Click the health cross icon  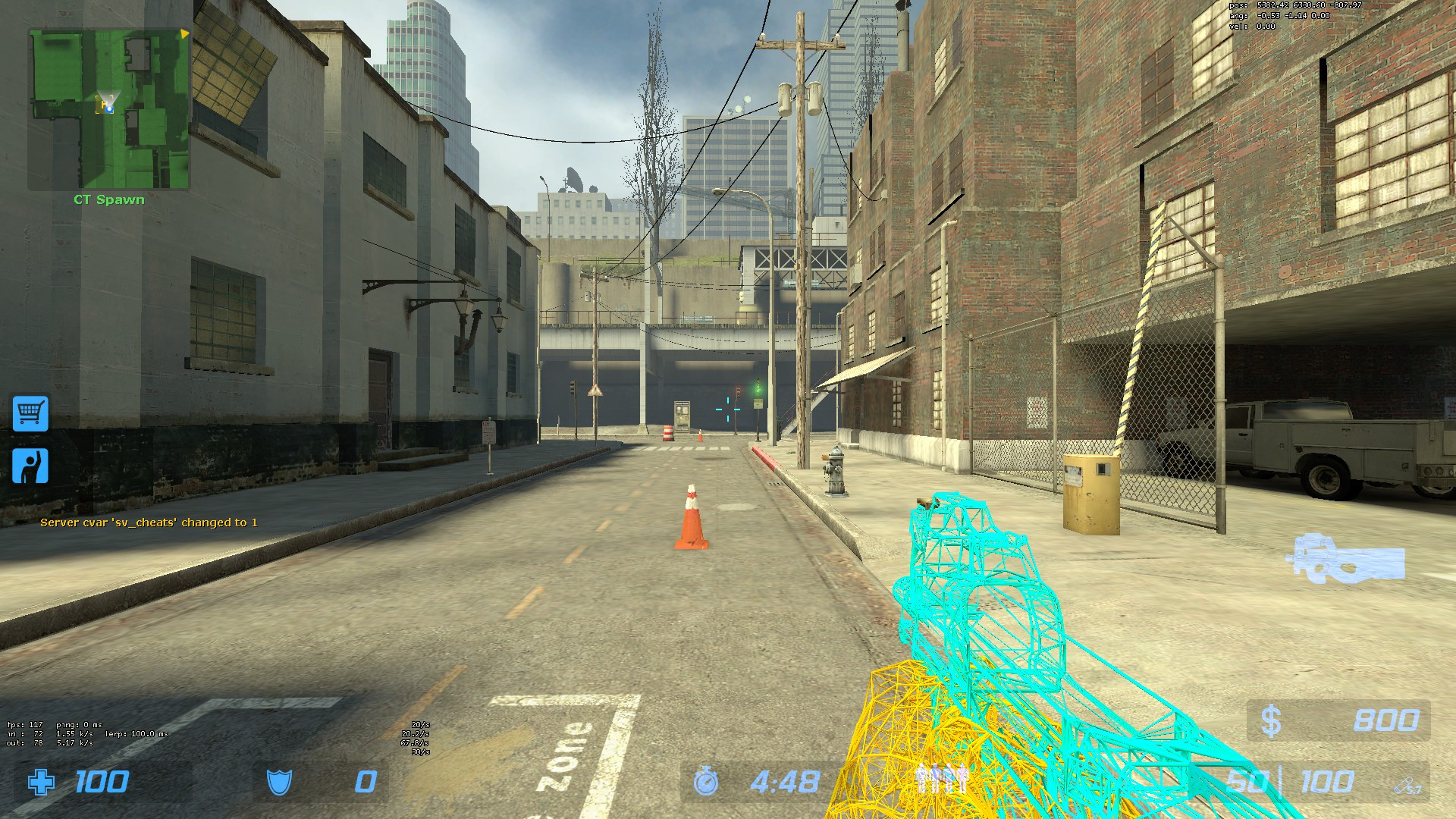click(42, 780)
